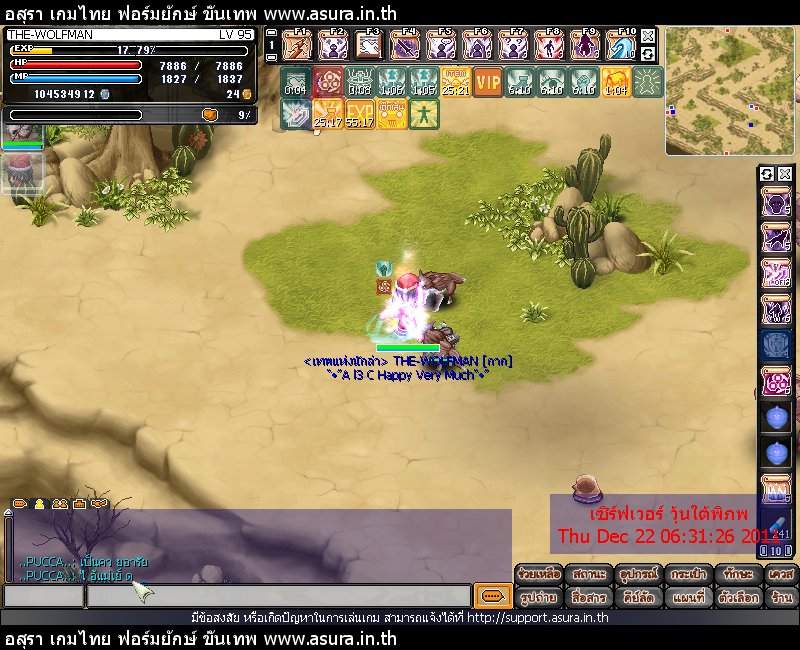Open the ร้าน (Shop) window

[x=782, y=597]
